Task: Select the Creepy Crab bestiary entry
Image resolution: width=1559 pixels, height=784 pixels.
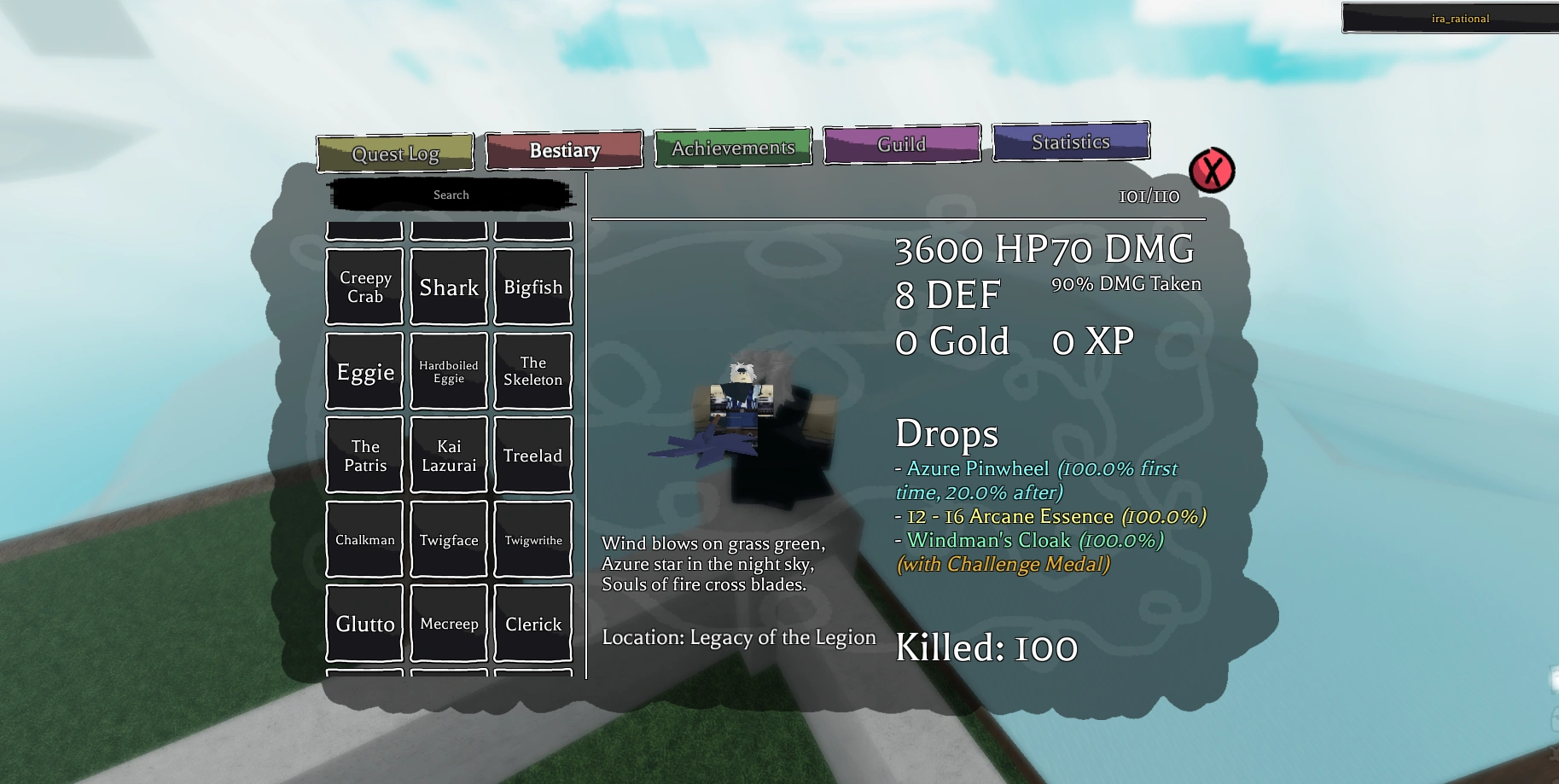Action: click(364, 287)
